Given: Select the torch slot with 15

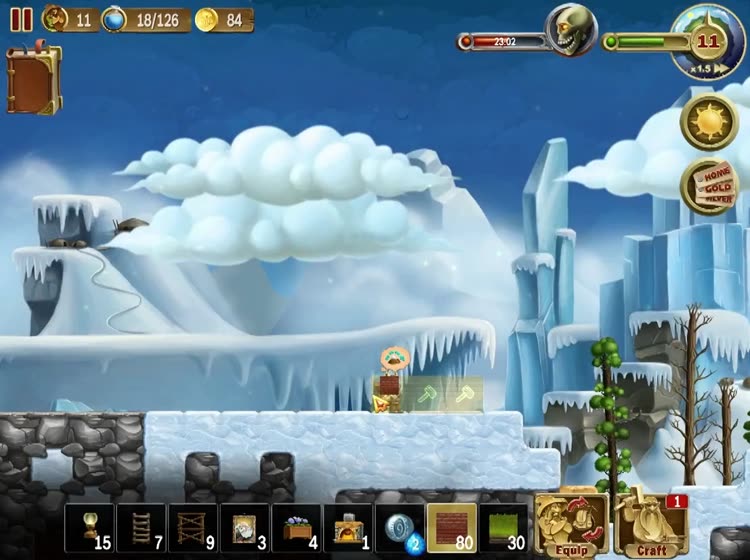Looking at the screenshot, I should (90, 527).
